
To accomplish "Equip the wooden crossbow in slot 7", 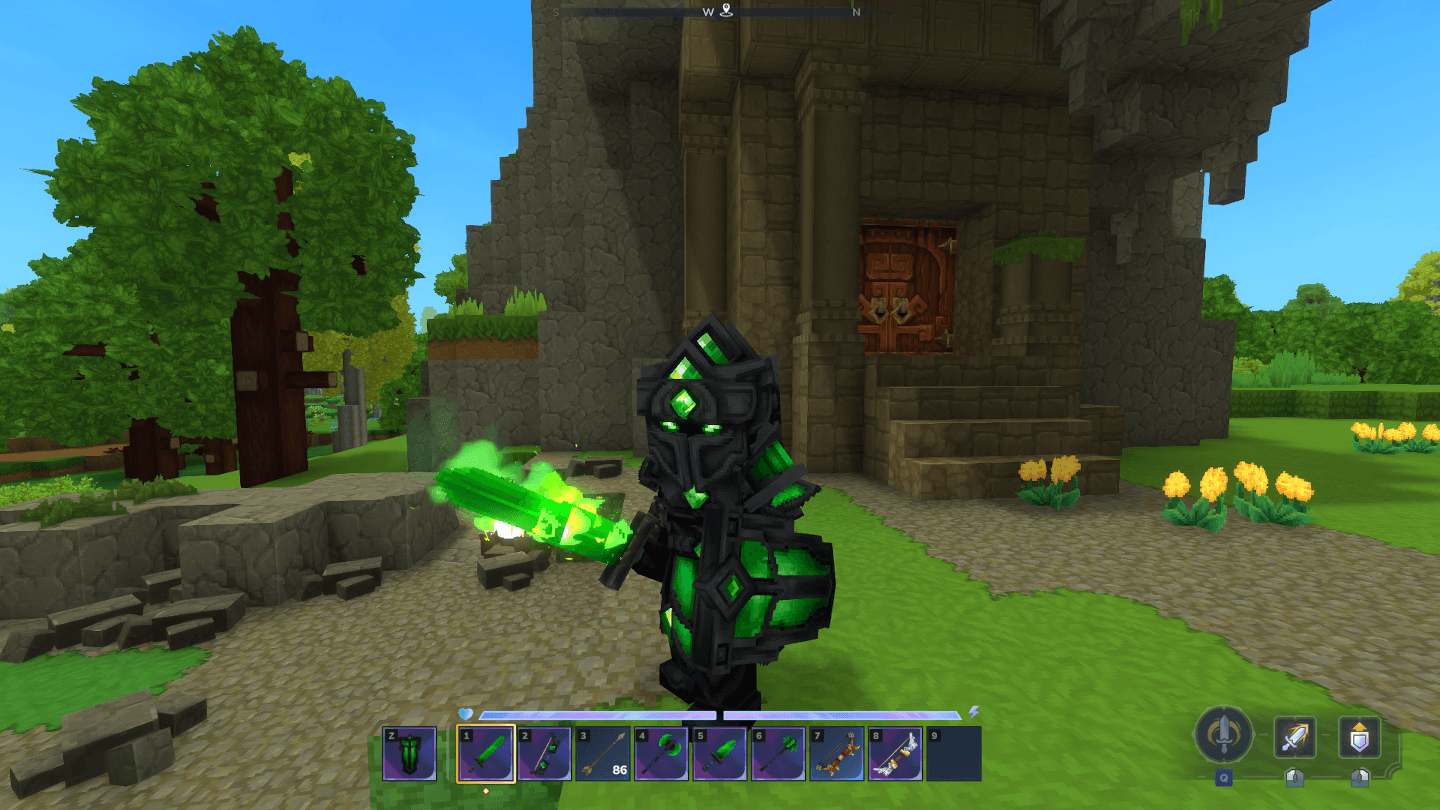I will (837, 753).
